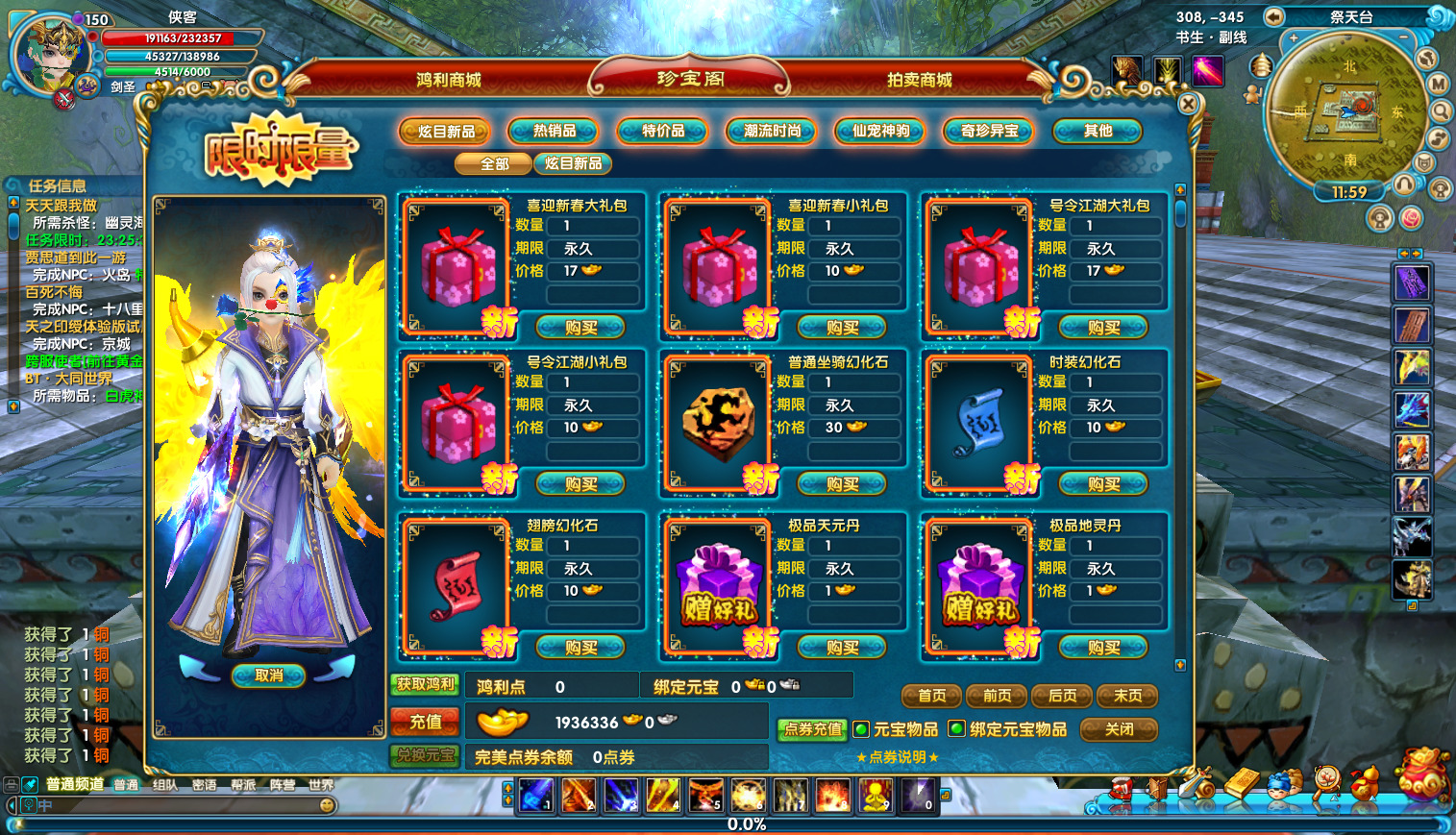Open the 点券说明 voucher info link
This screenshot has height=835, width=1456.
898,757
